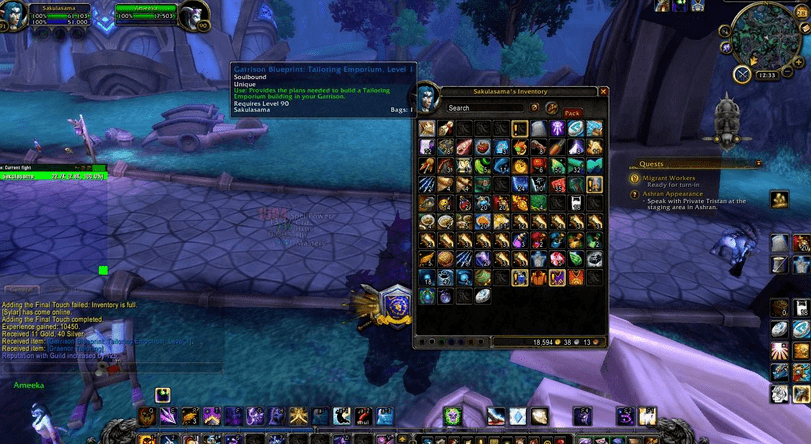Viewport: 811px width, 444px height.
Task: Collapse the Quests tracker header
Action: point(758,163)
